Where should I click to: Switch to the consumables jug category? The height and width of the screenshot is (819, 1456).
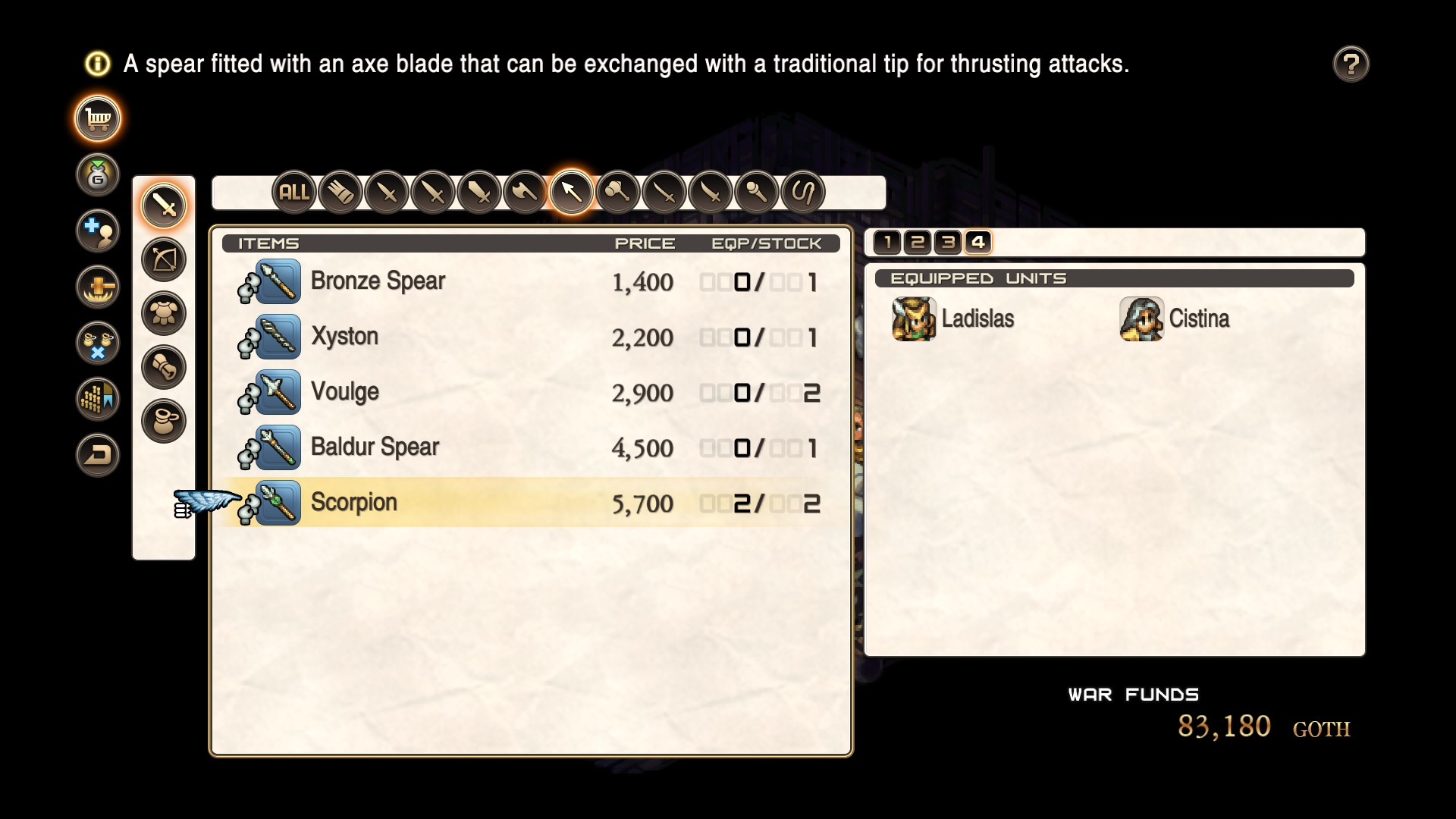tap(164, 421)
